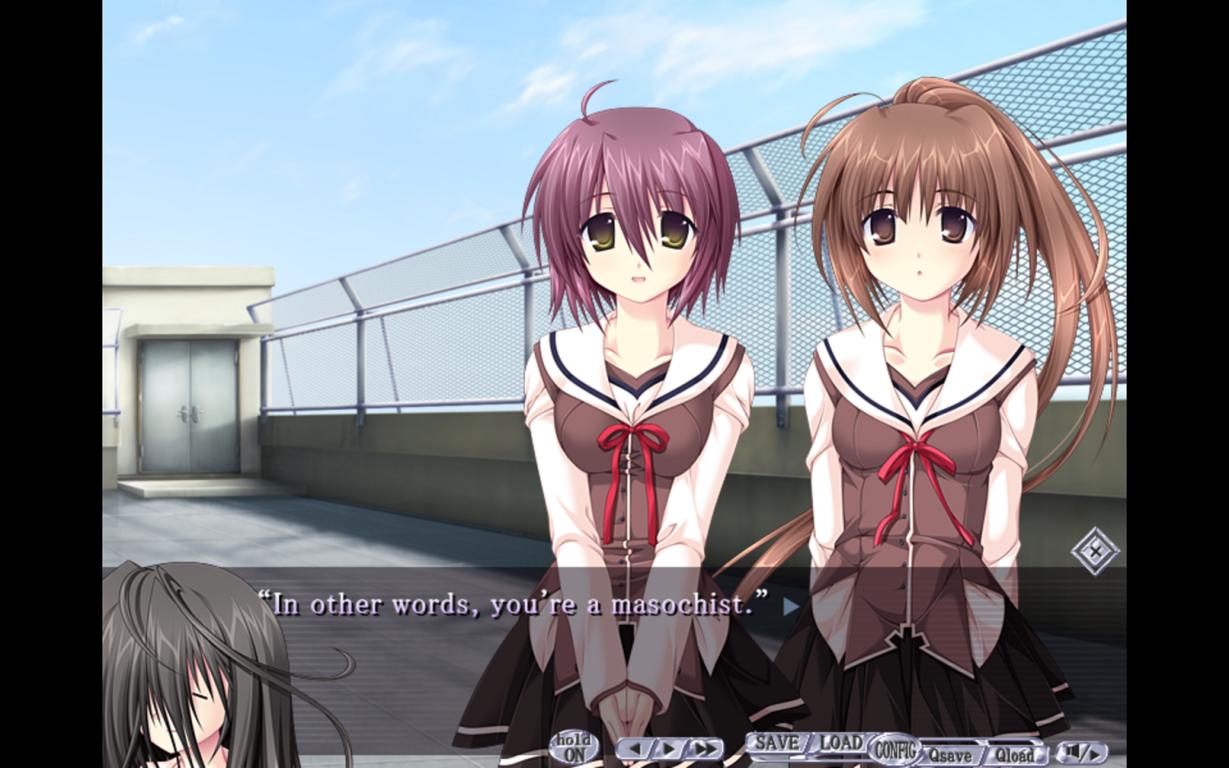Fast-forward with the double arrow button
Viewport: 1229px width, 768px height.
[x=704, y=749]
